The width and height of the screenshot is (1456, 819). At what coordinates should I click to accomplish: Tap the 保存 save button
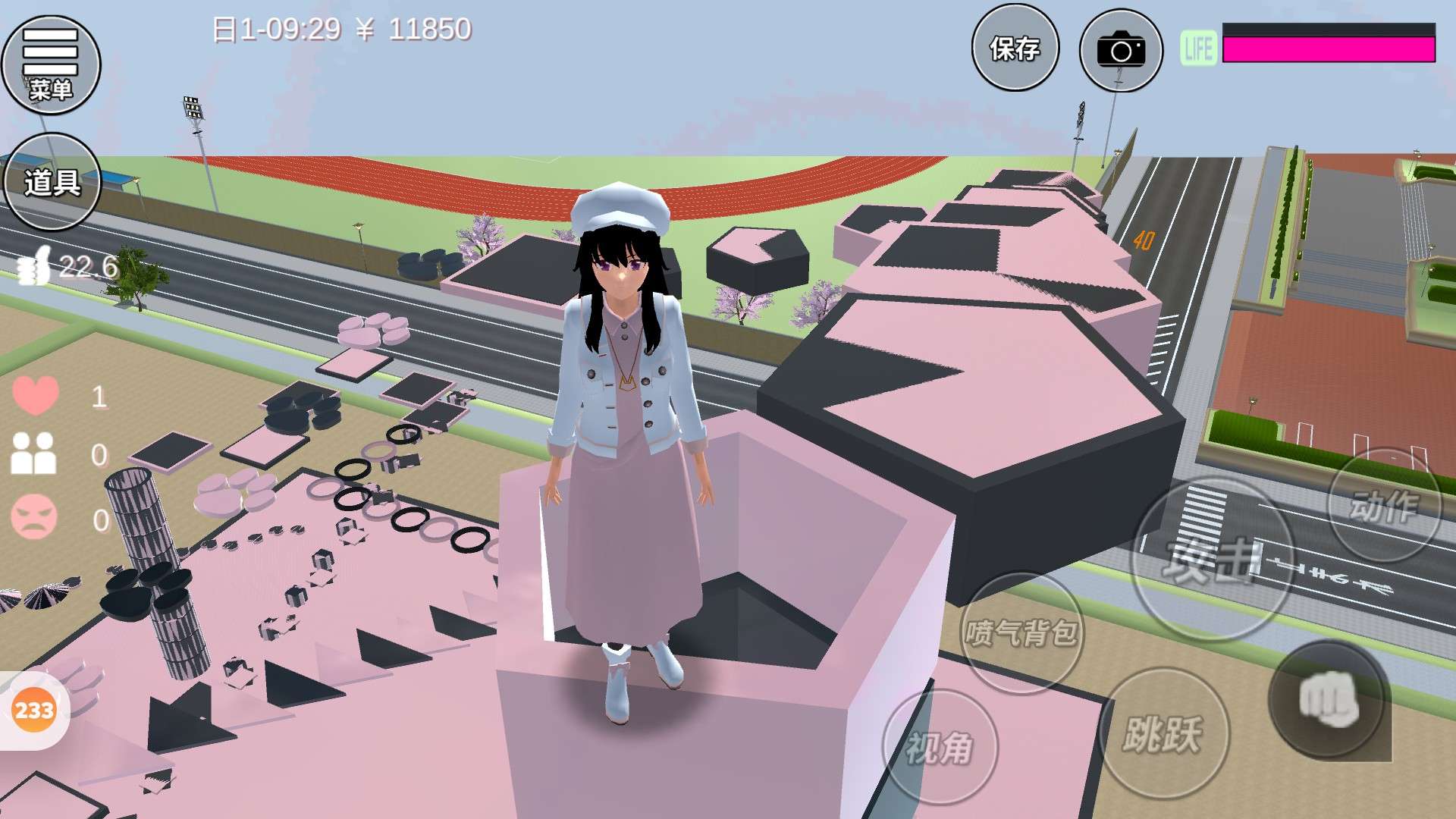click(x=1015, y=48)
